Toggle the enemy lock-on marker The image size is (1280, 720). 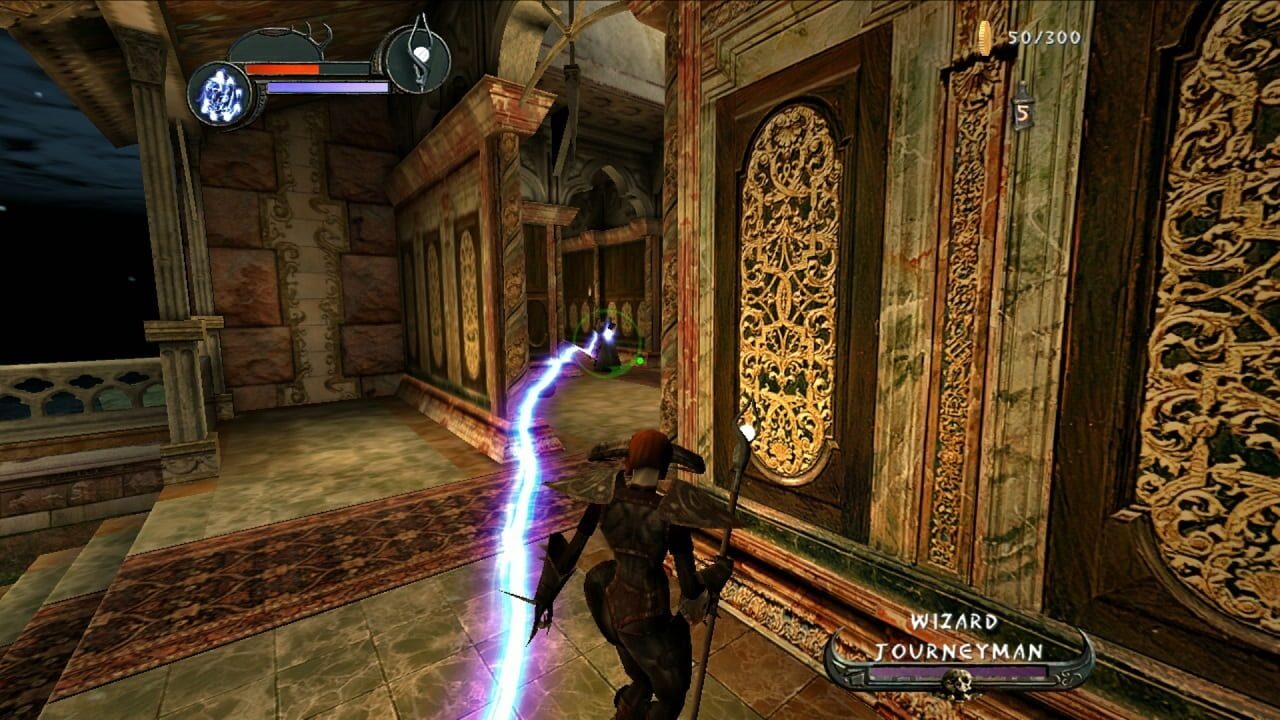(x=639, y=360)
